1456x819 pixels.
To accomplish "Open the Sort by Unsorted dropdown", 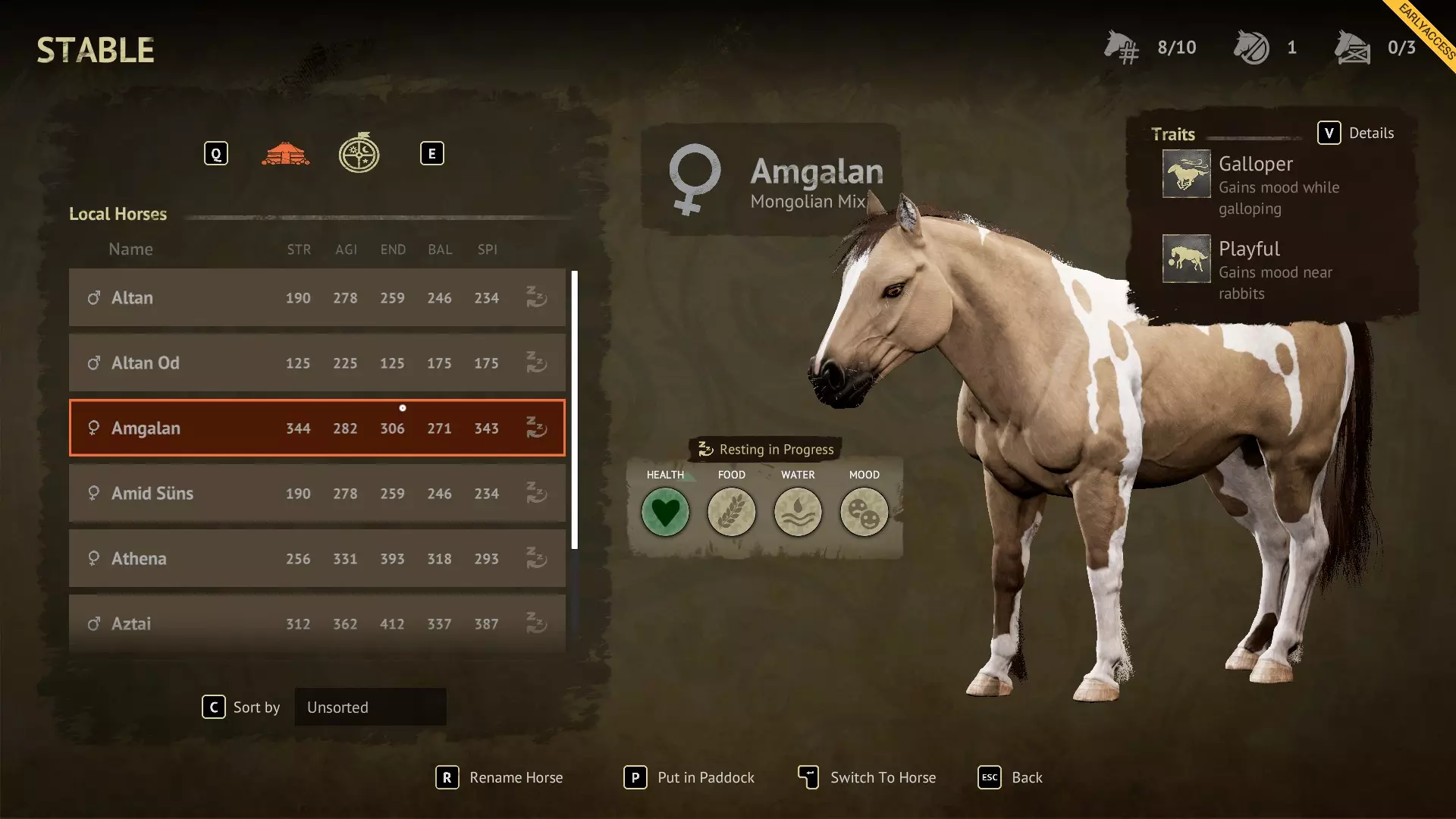I will tap(370, 708).
